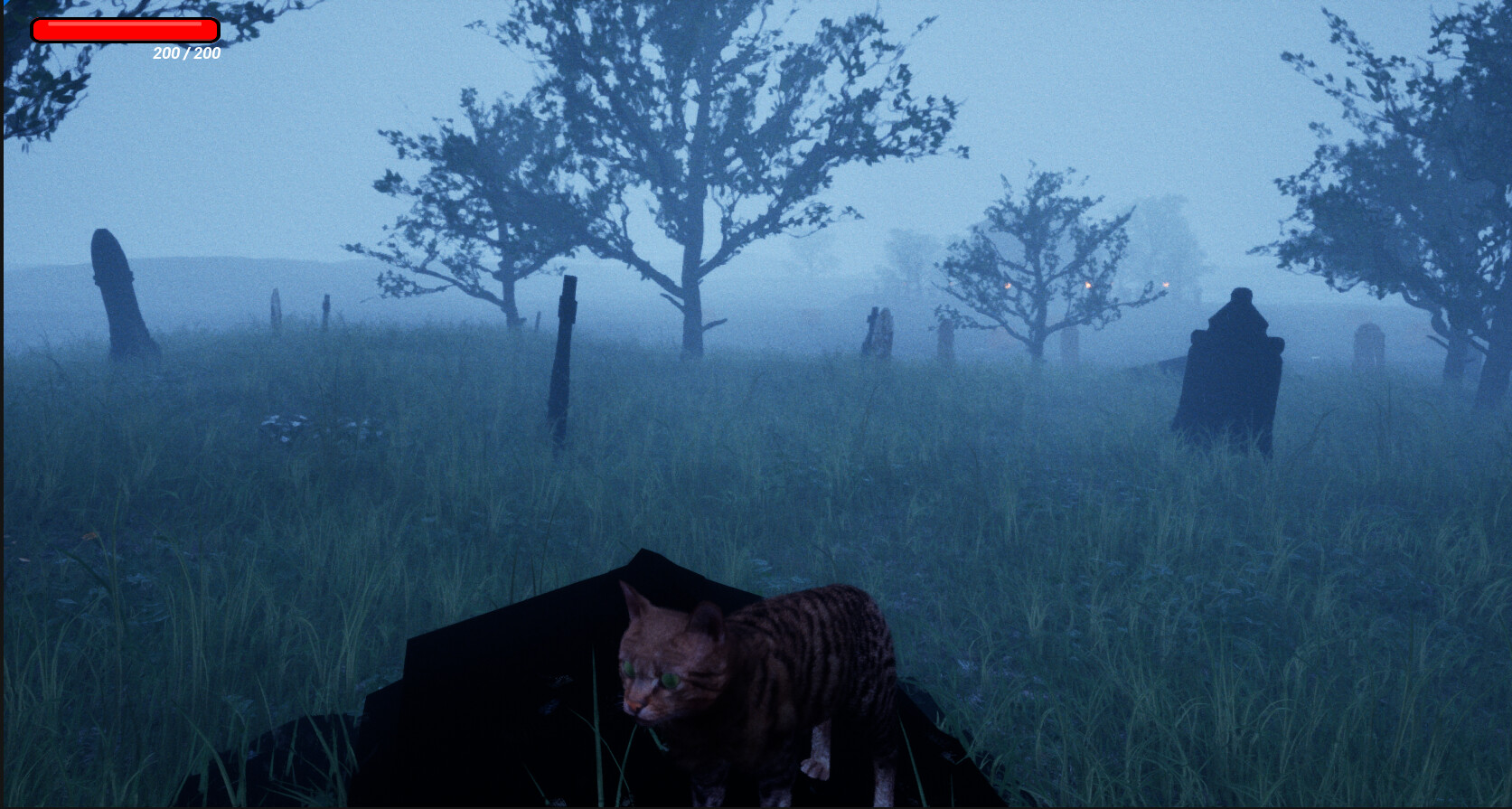Click the red health bar

(x=127, y=29)
